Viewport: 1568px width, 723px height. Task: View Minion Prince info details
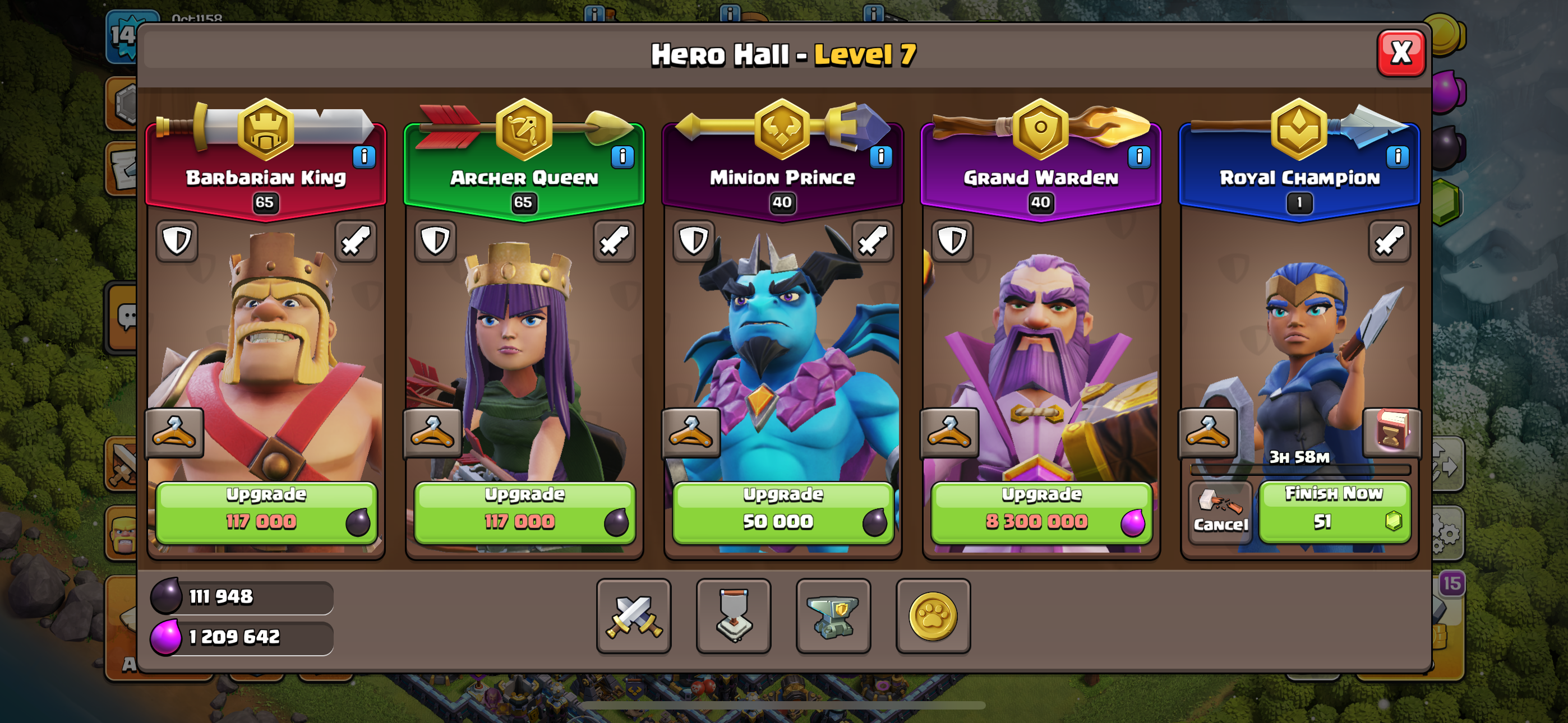coord(880,157)
